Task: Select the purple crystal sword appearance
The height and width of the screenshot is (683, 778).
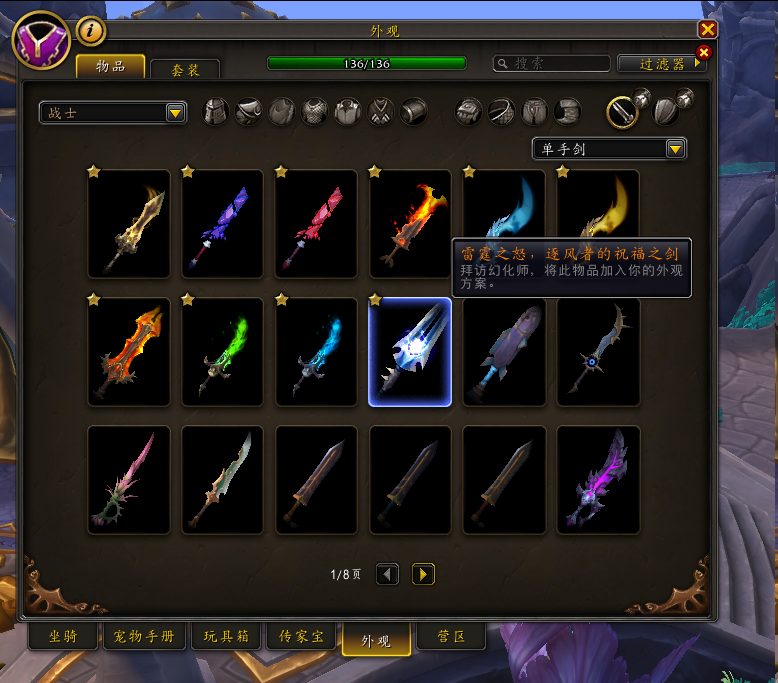Action: pos(598,480)
